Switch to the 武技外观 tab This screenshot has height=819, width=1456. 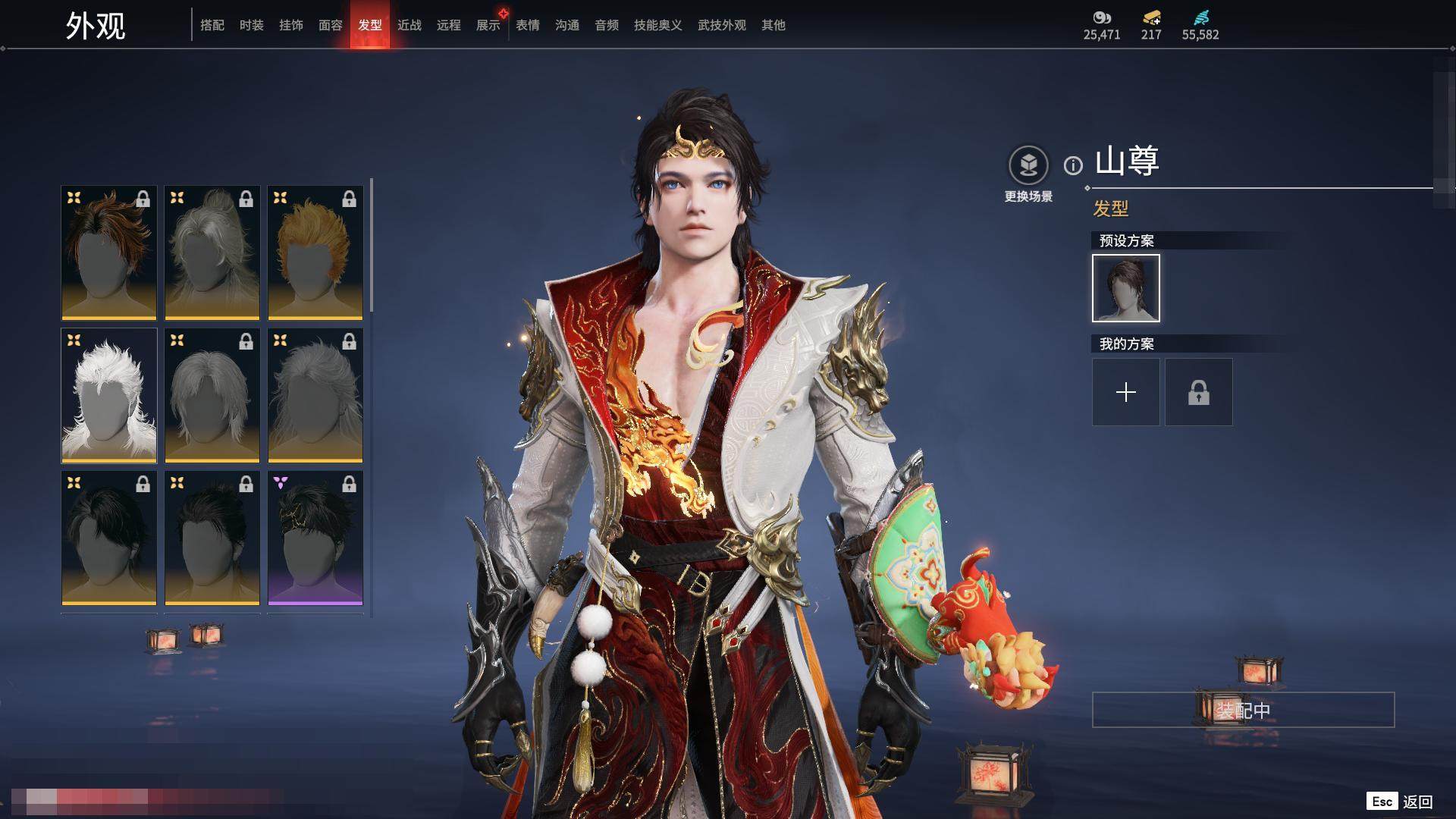tap(721, 25)
